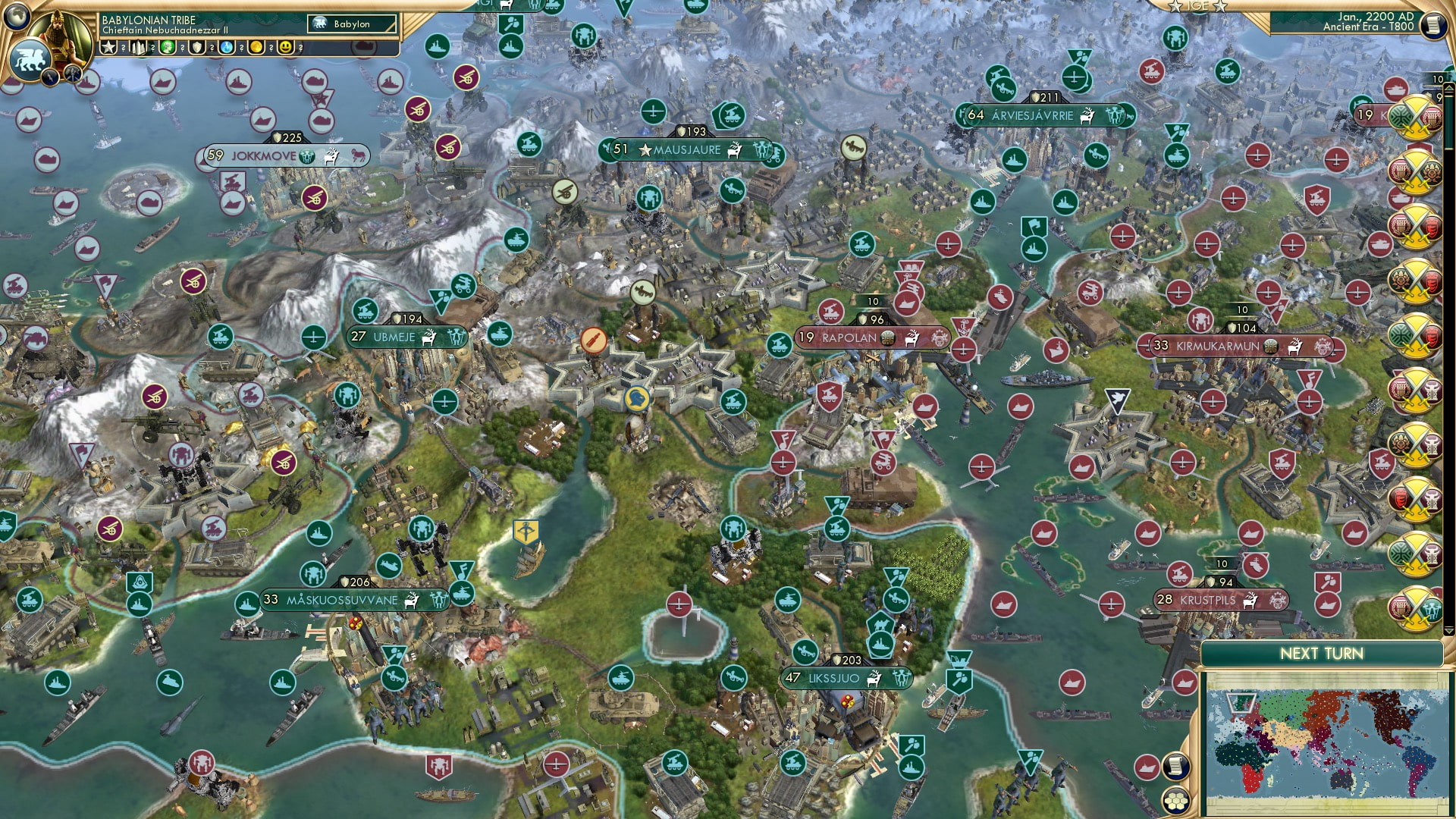Screen dimensions: 1456x819
Task: Open the Civilopedia scroll icon top right
Action: pos(1434,25)
